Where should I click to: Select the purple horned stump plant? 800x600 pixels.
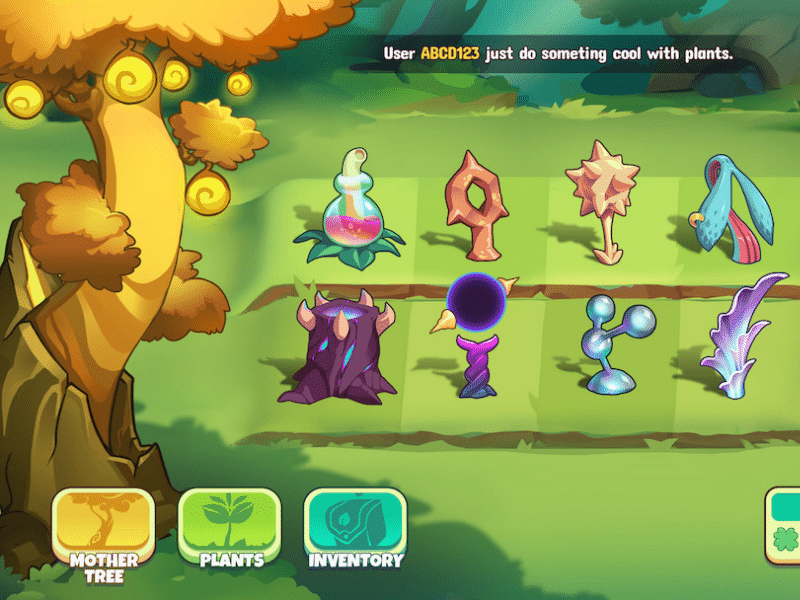pos(338,347)
